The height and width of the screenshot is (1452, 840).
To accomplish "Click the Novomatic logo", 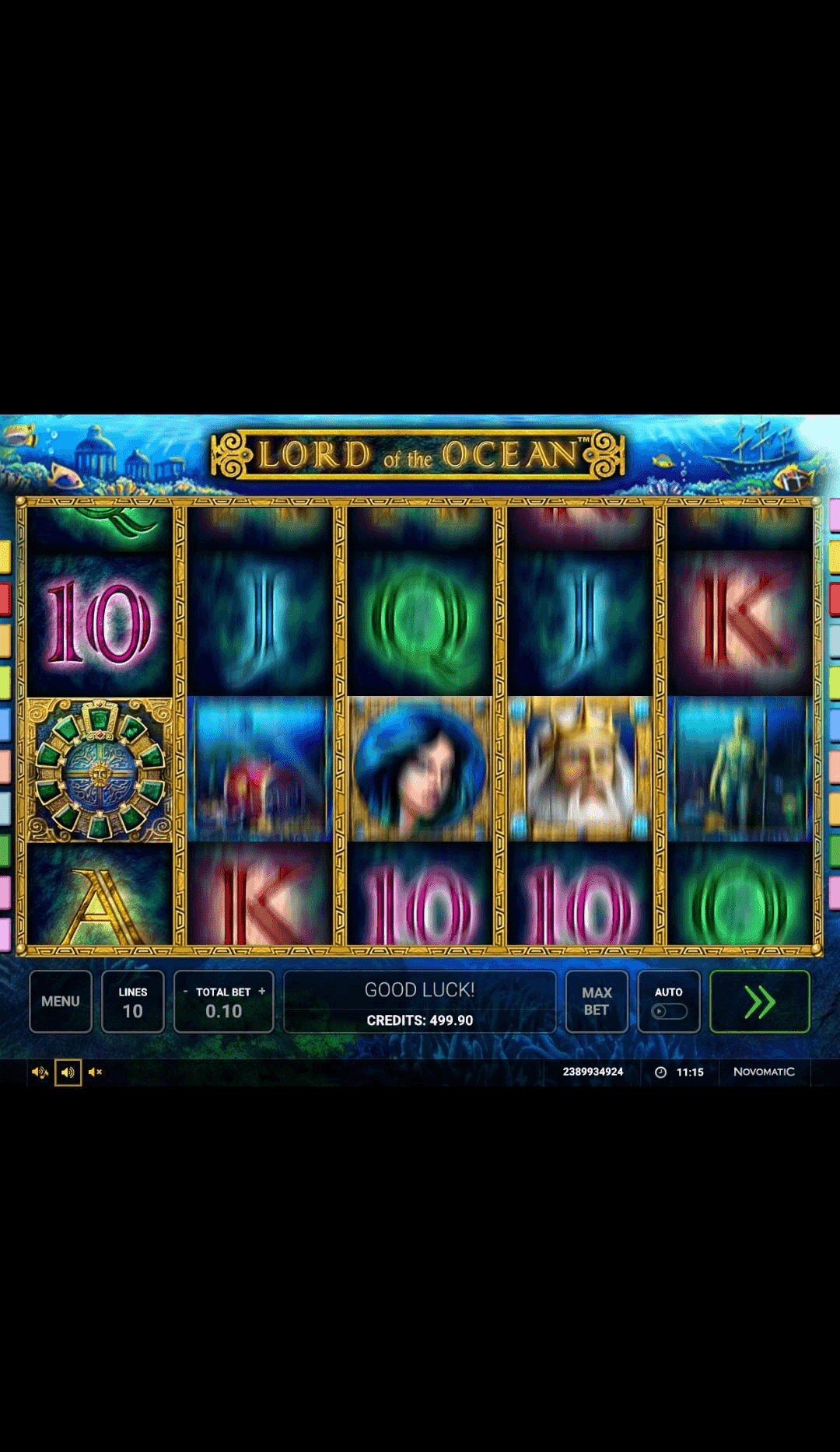I will click(x=764, y=1072).
